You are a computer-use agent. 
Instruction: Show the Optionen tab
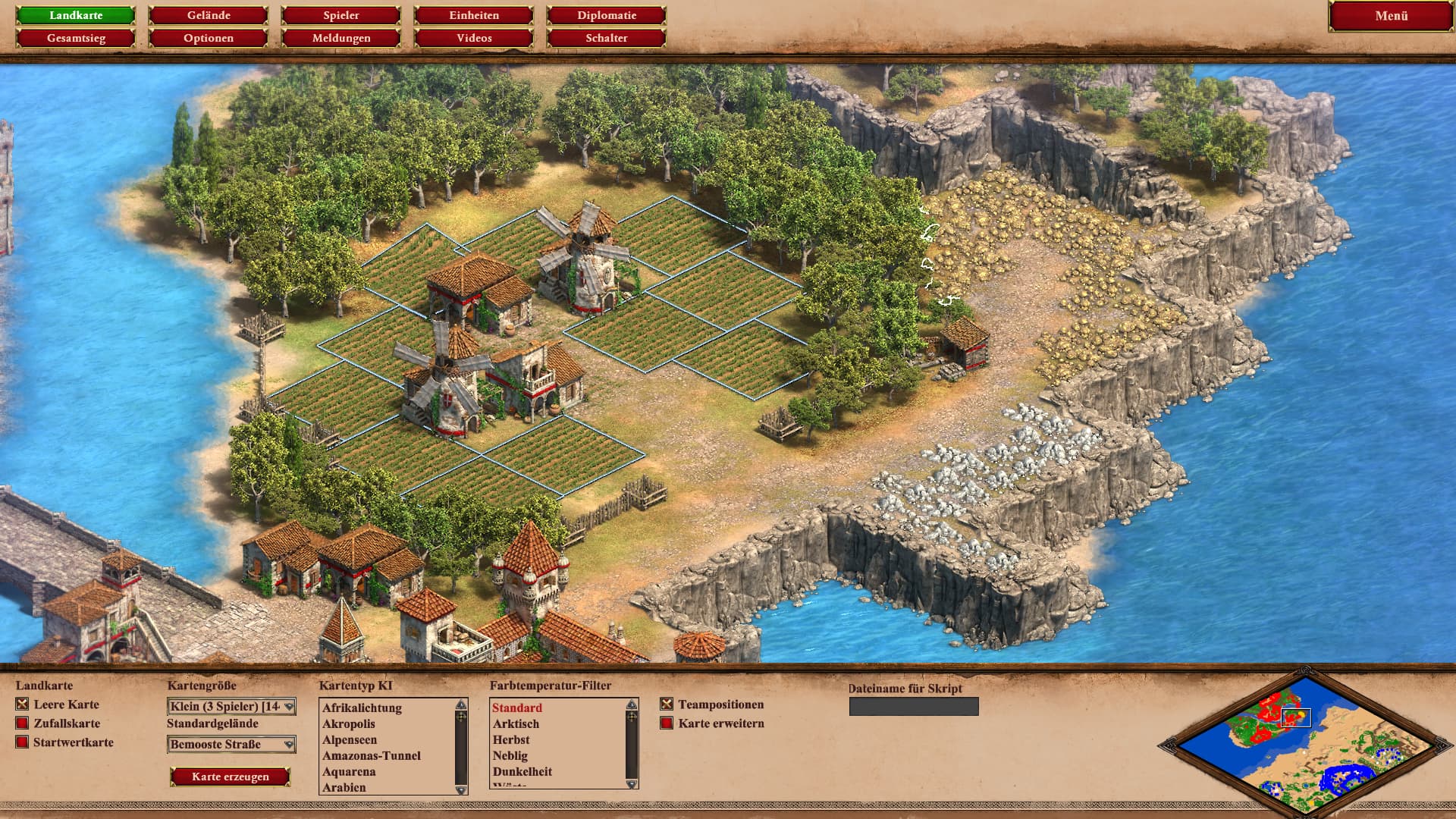click(x=209, y=38)
